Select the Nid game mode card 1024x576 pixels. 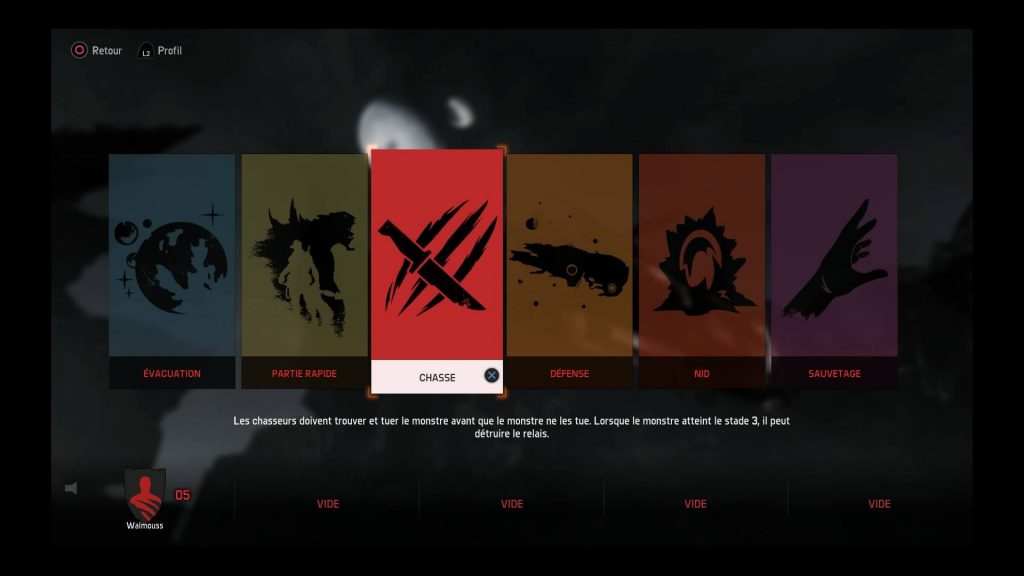click(701, 270)
